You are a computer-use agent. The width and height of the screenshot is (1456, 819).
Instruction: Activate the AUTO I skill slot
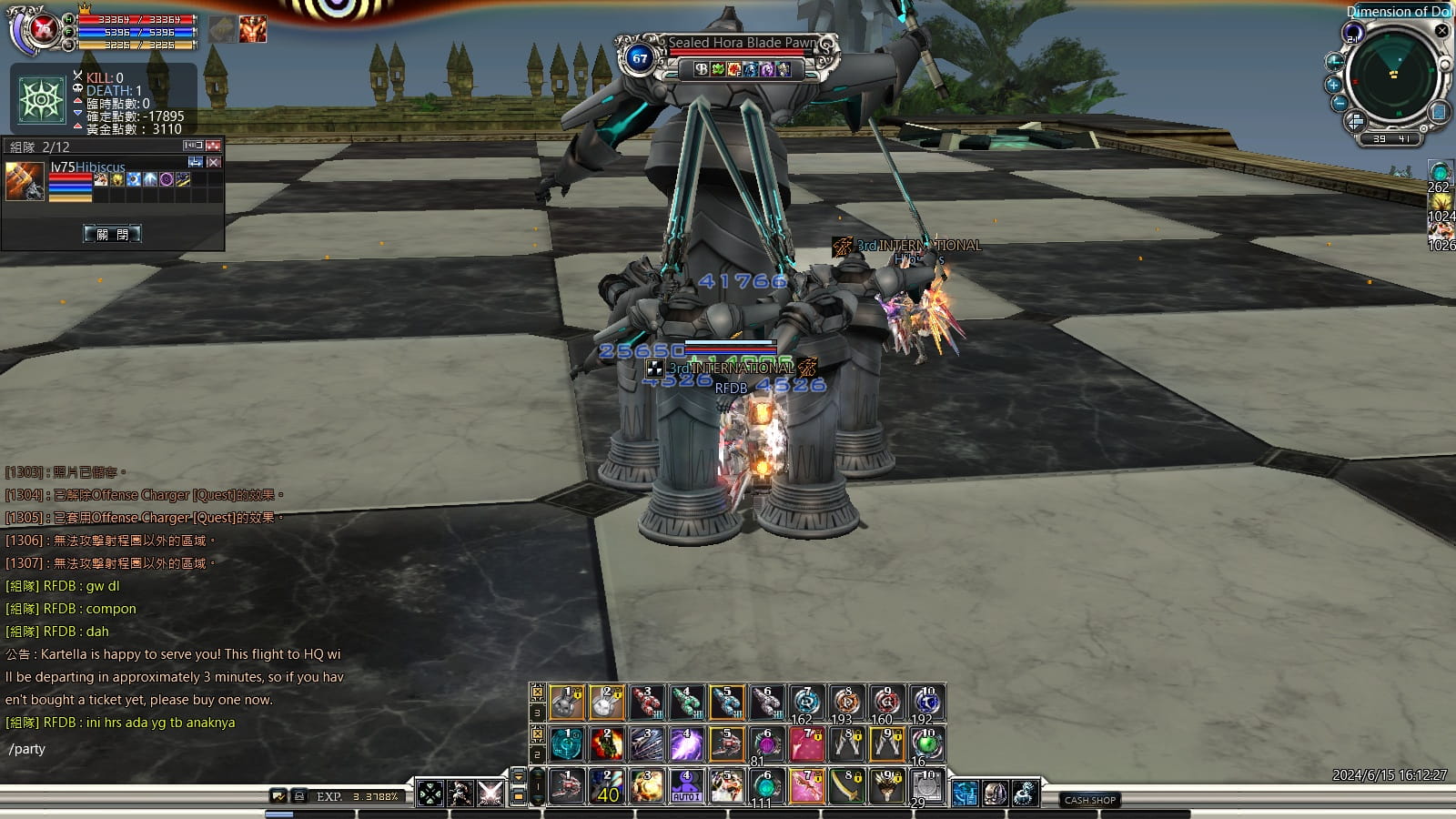tap(686, 786)
